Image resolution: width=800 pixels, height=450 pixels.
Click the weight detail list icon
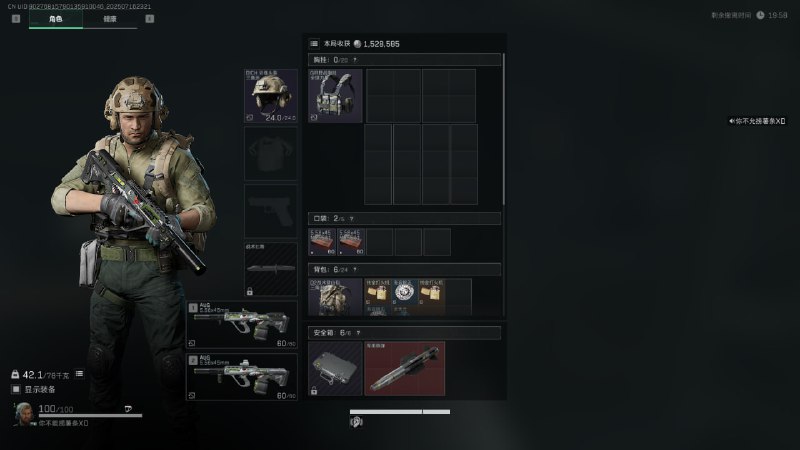click(x=79, y=373)
